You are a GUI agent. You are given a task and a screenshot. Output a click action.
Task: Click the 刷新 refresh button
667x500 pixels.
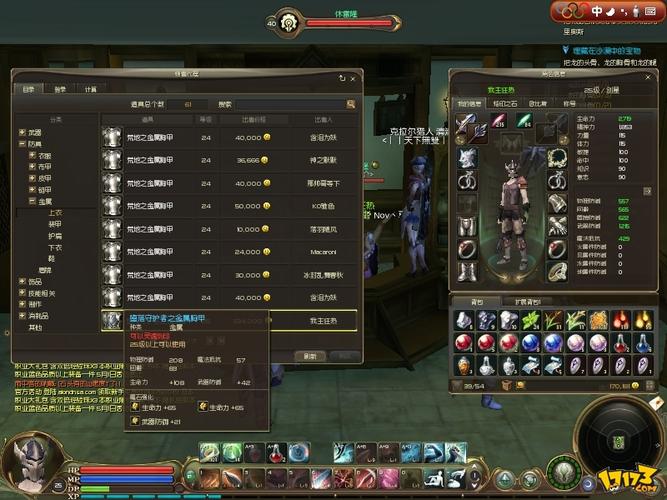311,355
